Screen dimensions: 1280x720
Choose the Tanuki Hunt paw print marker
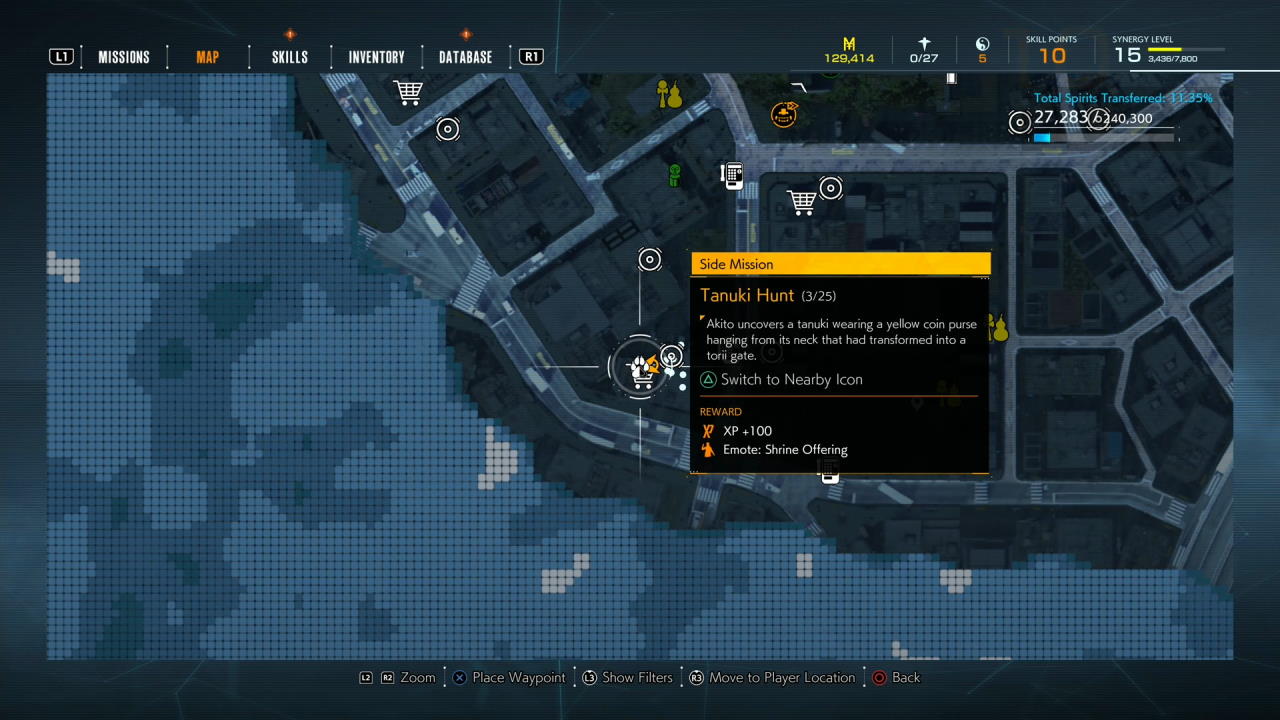pyautogui.click(x=640, y=368)
